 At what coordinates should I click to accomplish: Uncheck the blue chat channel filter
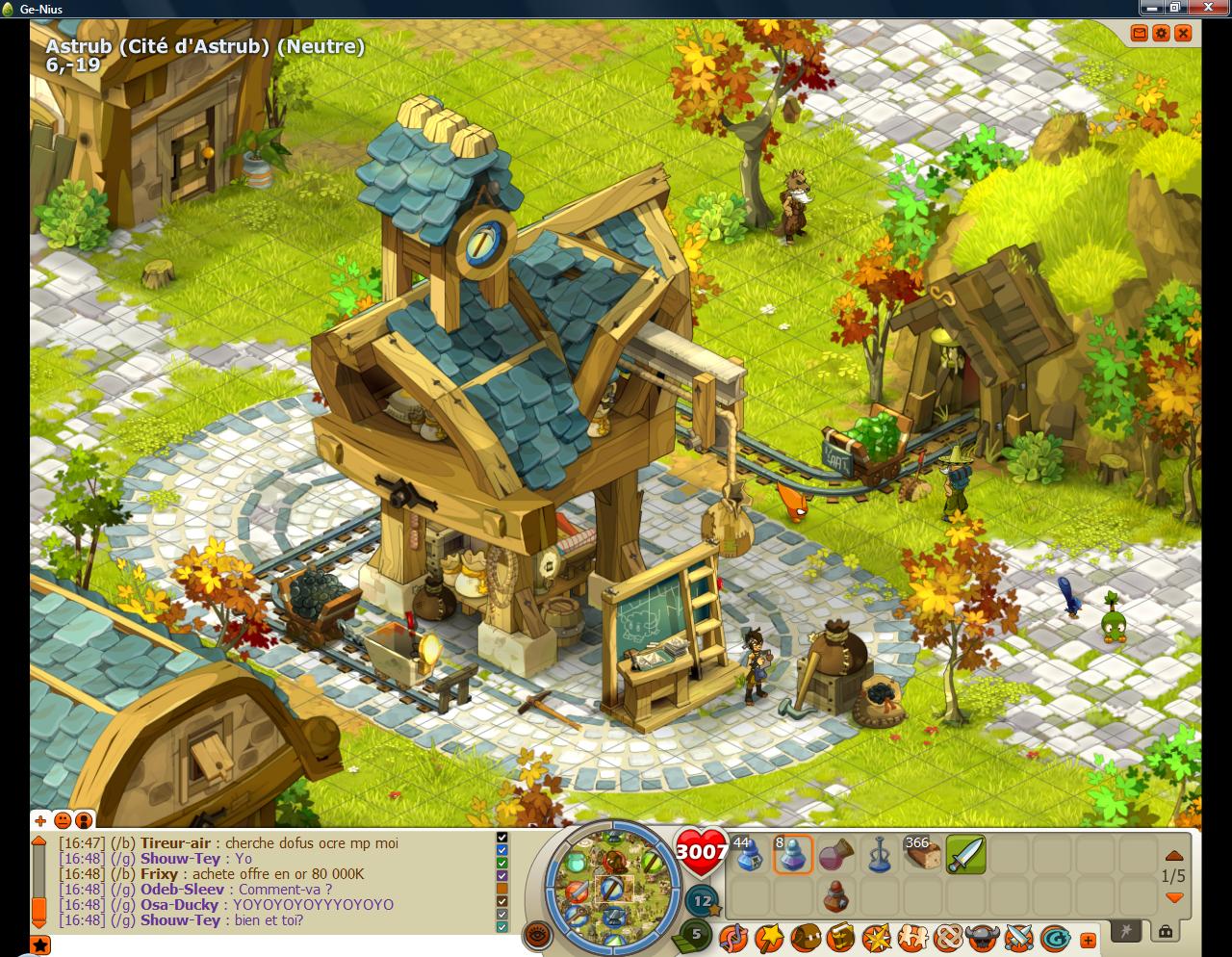click(501, 850)
